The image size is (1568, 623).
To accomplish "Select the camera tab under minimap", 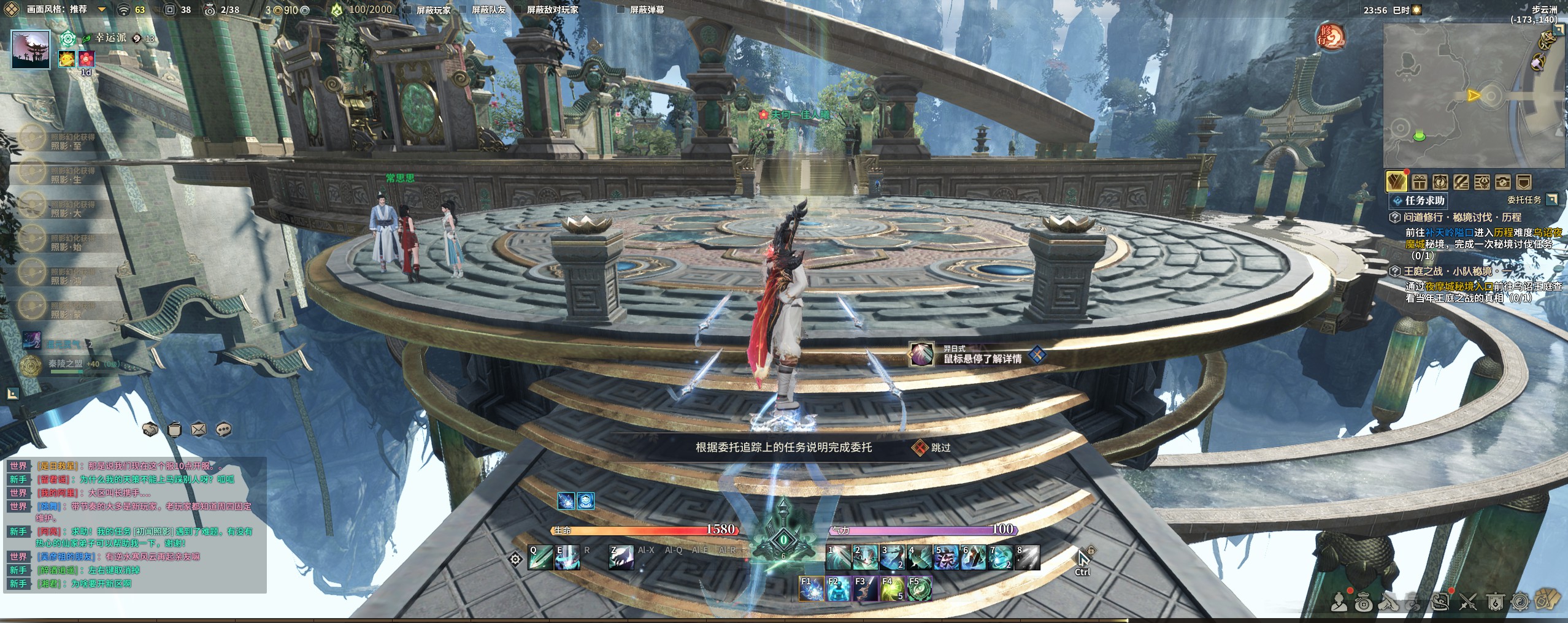I will (x=1502, y=182).
